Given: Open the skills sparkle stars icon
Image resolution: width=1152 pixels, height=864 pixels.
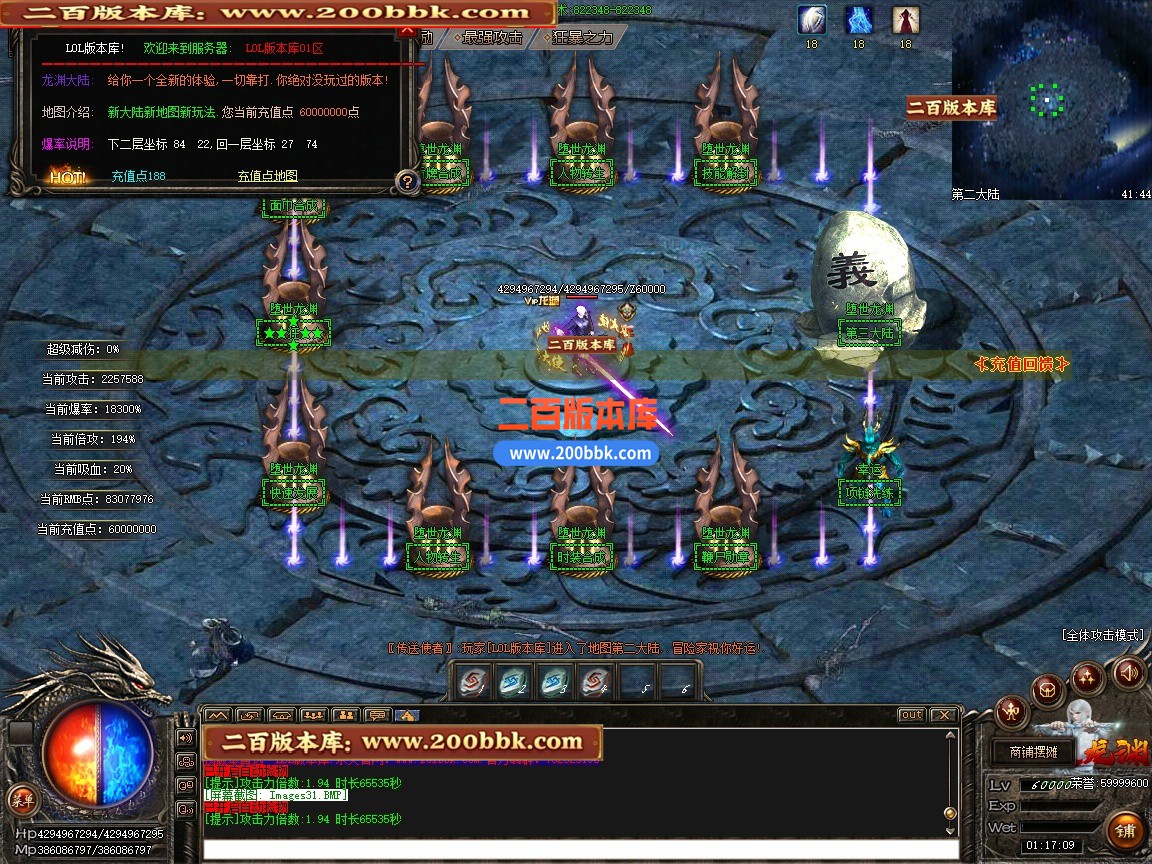Looking at the screenshot, I should pyautogui.click(x=1088, y=677).
